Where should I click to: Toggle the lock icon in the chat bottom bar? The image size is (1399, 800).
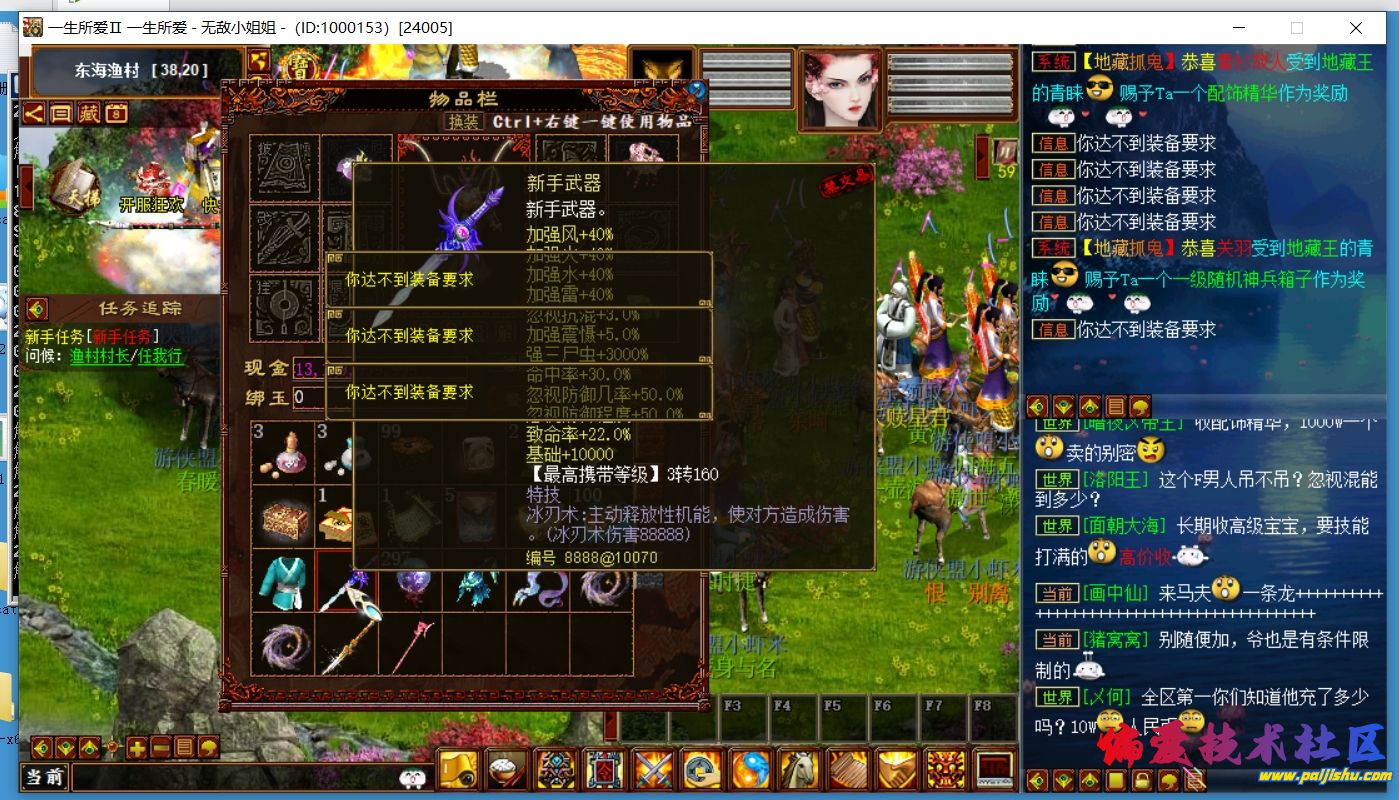pyautogui.click(x=1141, y=778)
